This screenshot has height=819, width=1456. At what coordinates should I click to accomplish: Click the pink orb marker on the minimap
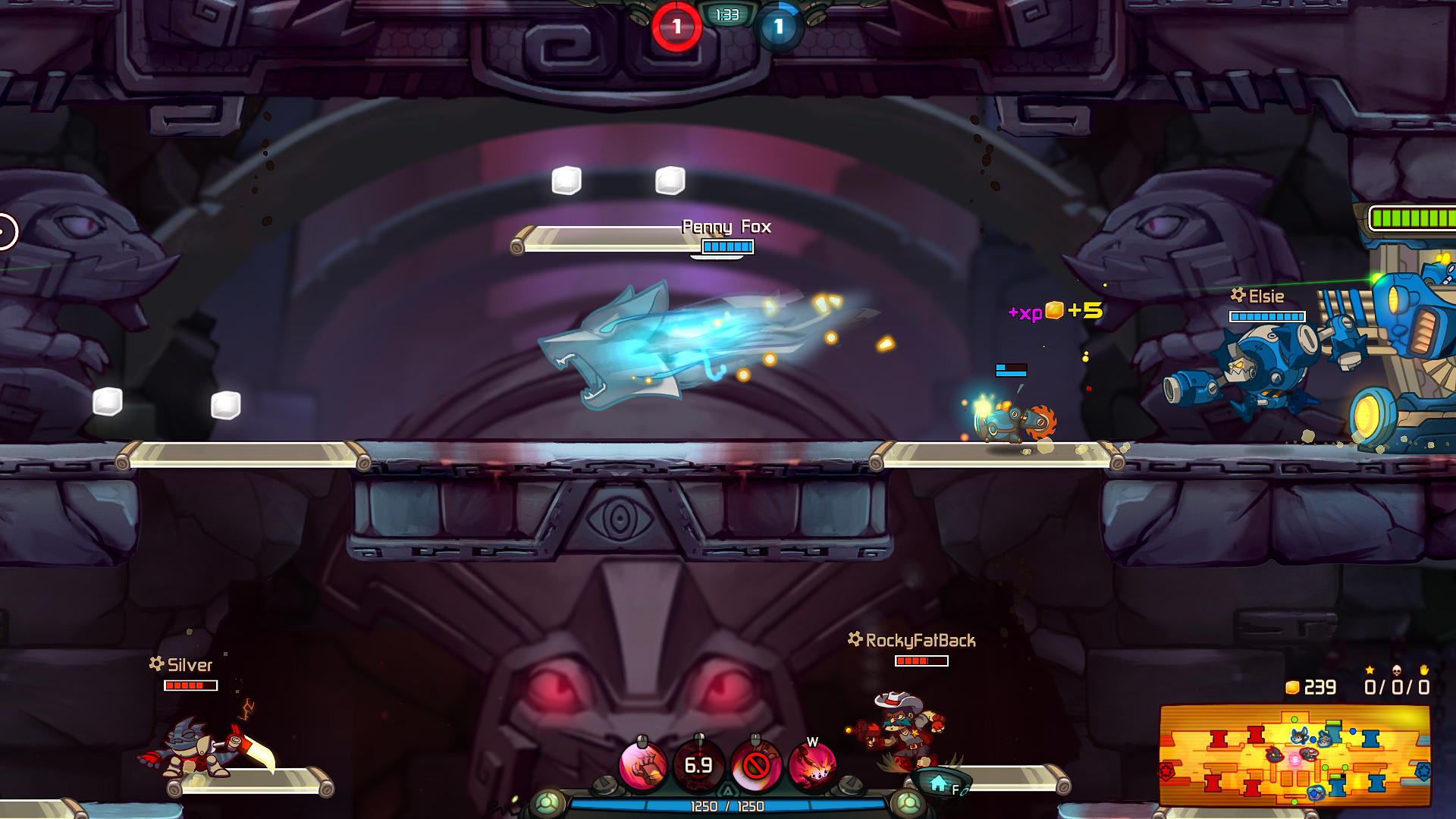pos(1295,760)
